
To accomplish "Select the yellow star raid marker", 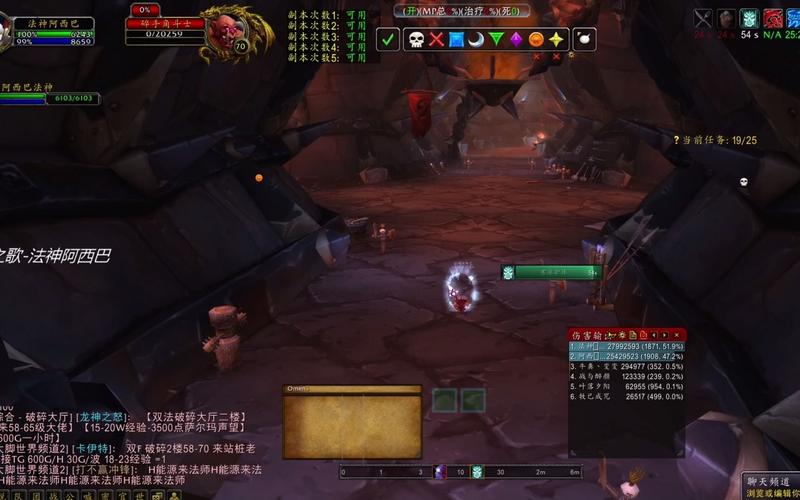I will [x=556, y=40].
